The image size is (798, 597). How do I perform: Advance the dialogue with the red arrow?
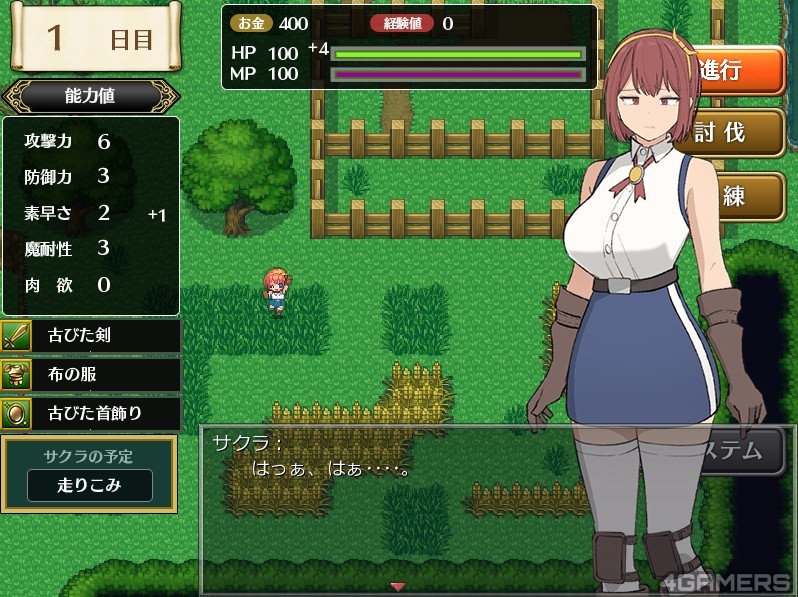tap(397, 586)
